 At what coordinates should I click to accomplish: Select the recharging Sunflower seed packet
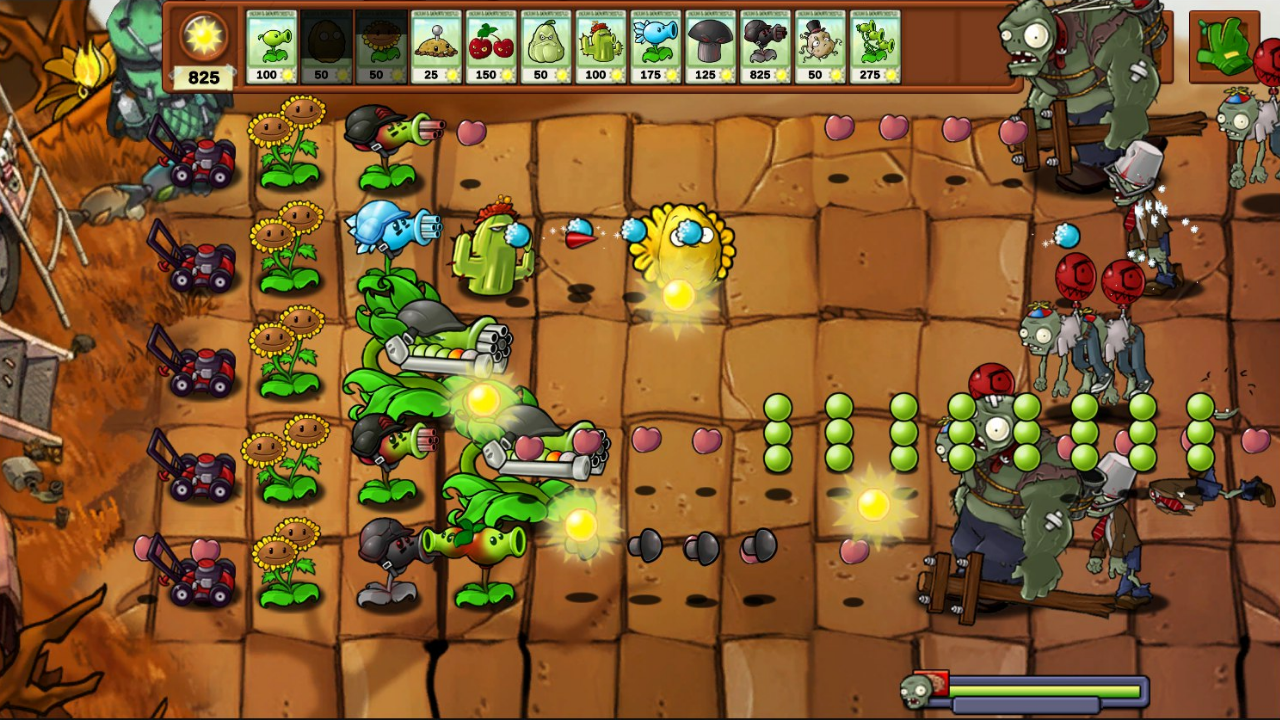pyautogui.click(x=382, y=45)
